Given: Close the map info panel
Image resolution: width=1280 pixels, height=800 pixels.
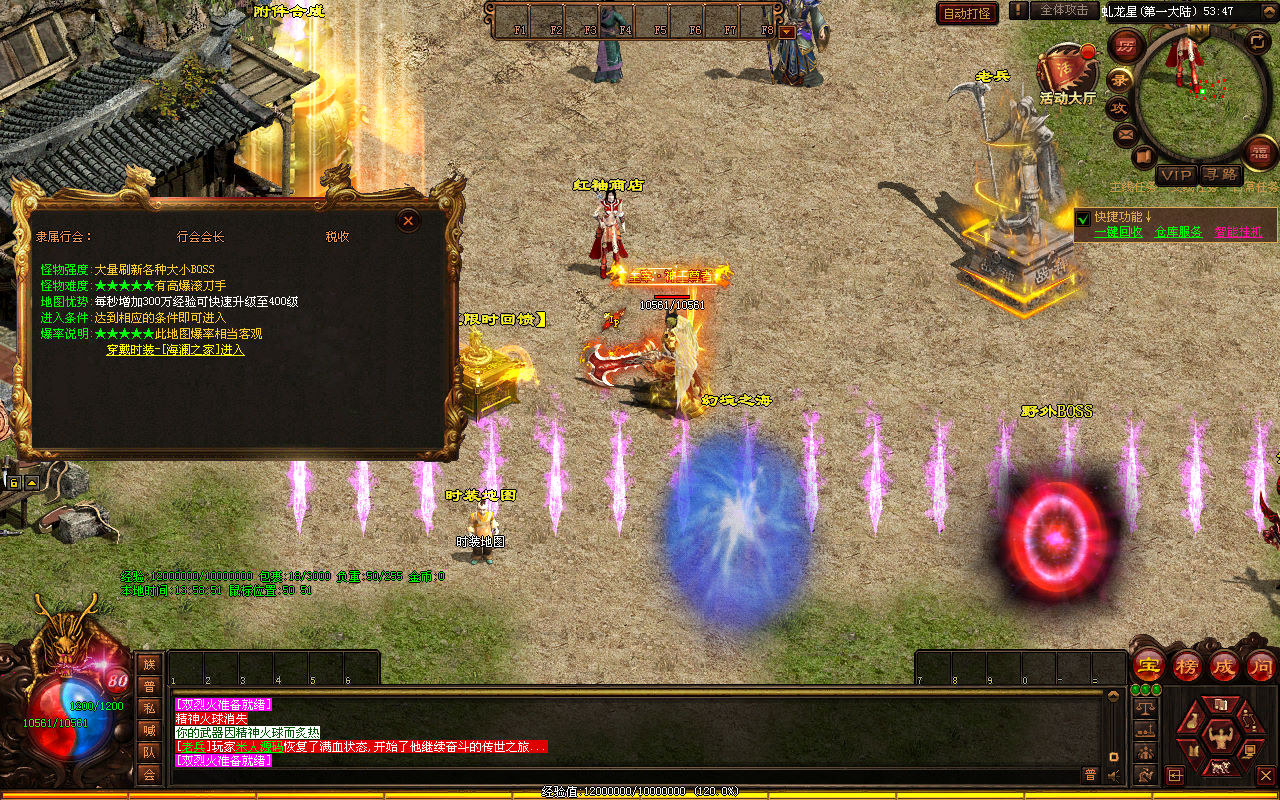Looking at the screenshot, I should point(407,221).
